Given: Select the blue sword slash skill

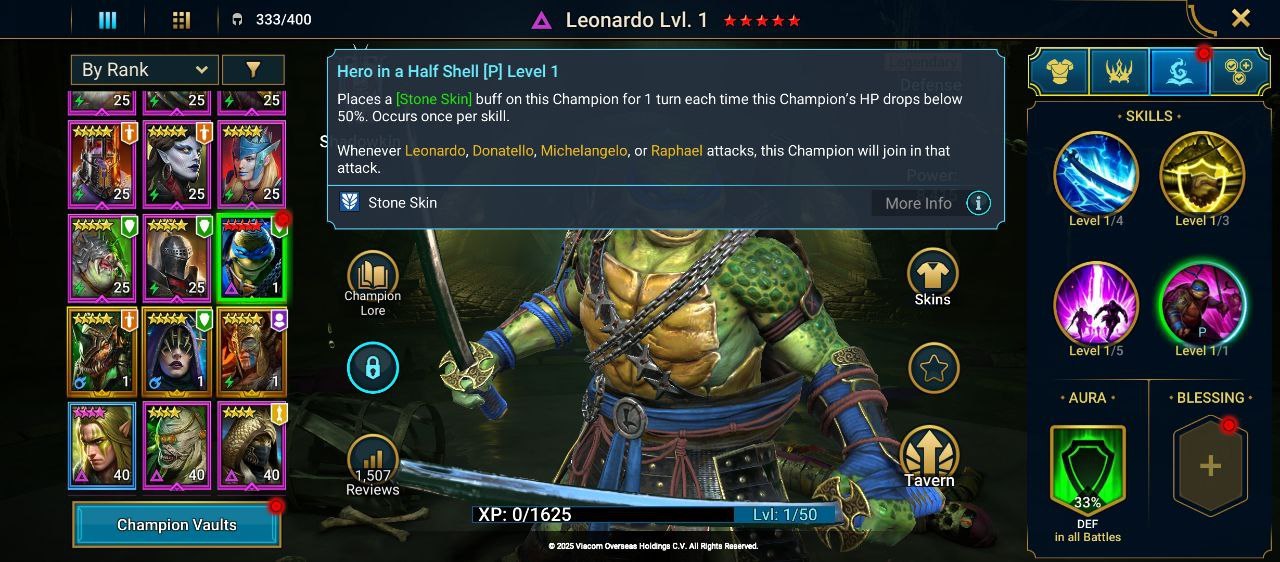Looking at the screenshot, I should 1096,174.
